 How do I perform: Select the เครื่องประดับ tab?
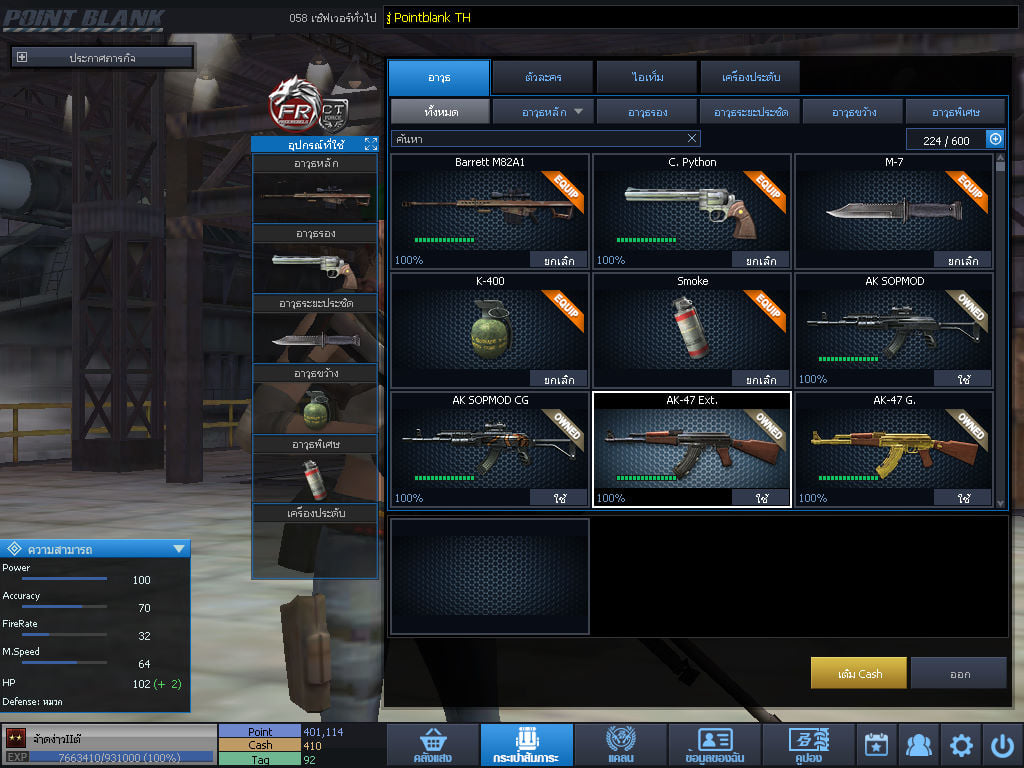[748, 77]
